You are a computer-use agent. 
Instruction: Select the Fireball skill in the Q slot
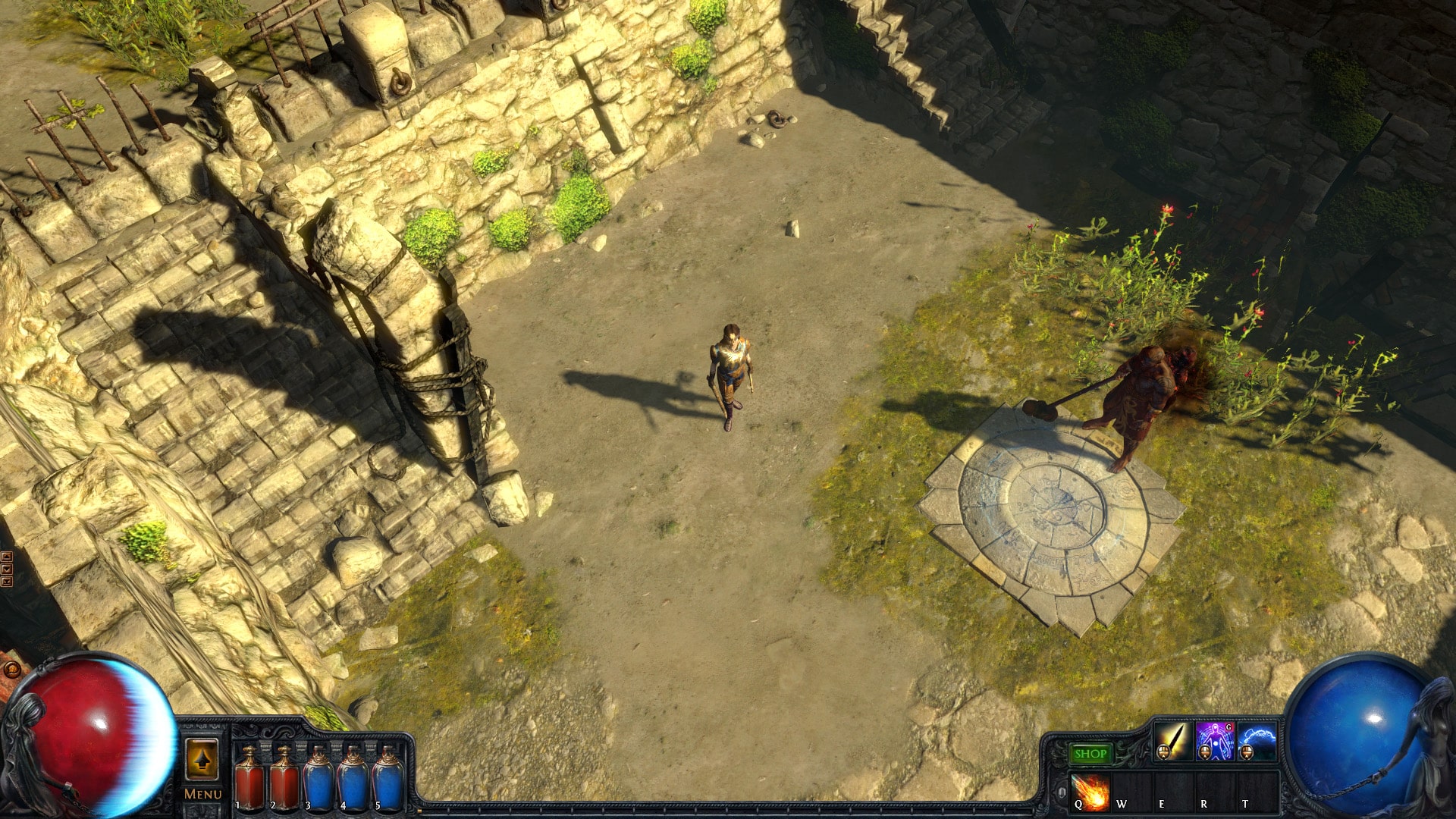pos(1089,793)
